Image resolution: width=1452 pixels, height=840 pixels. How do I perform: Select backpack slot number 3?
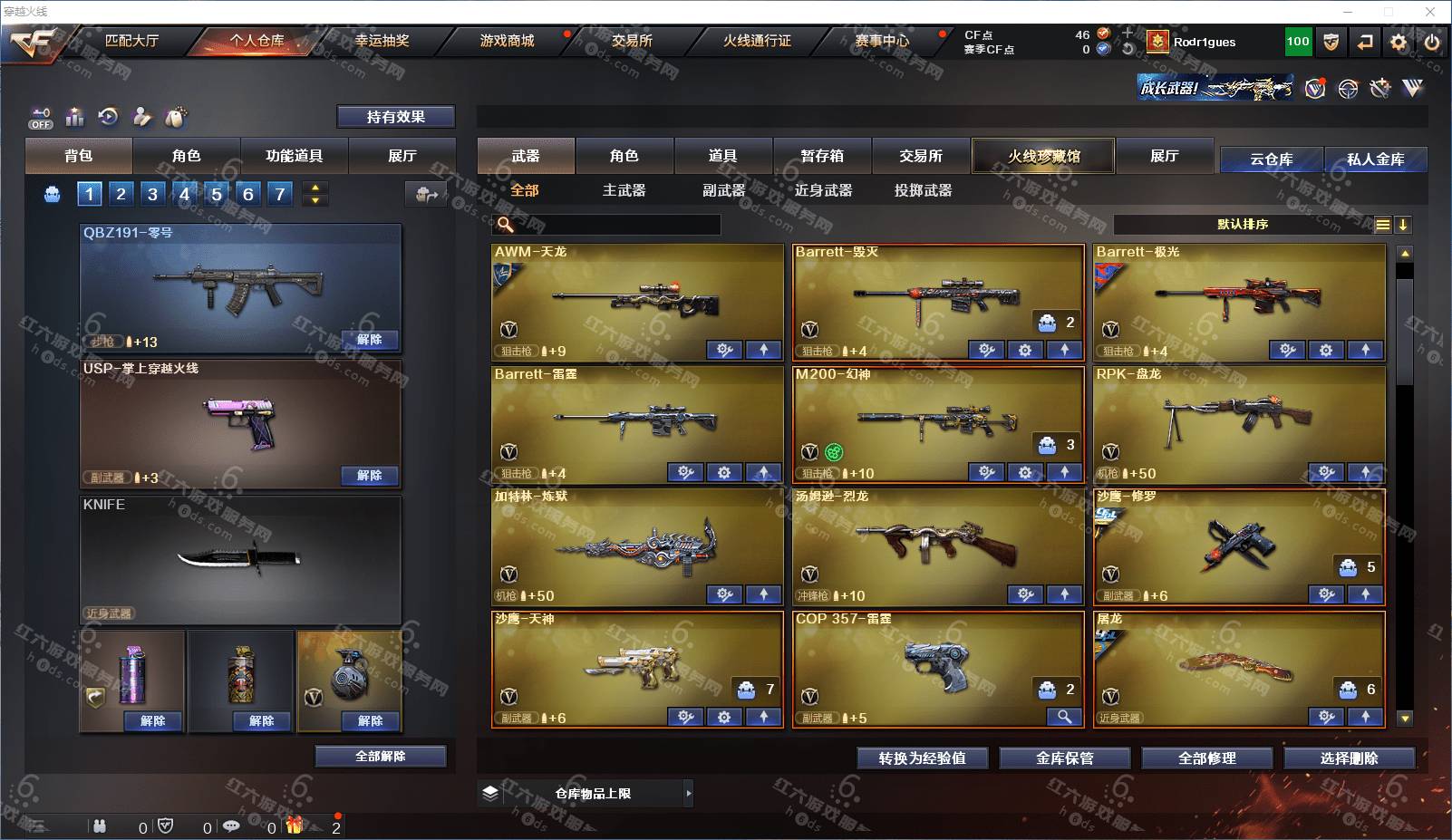pyautogui.click(x=152, y=194)
